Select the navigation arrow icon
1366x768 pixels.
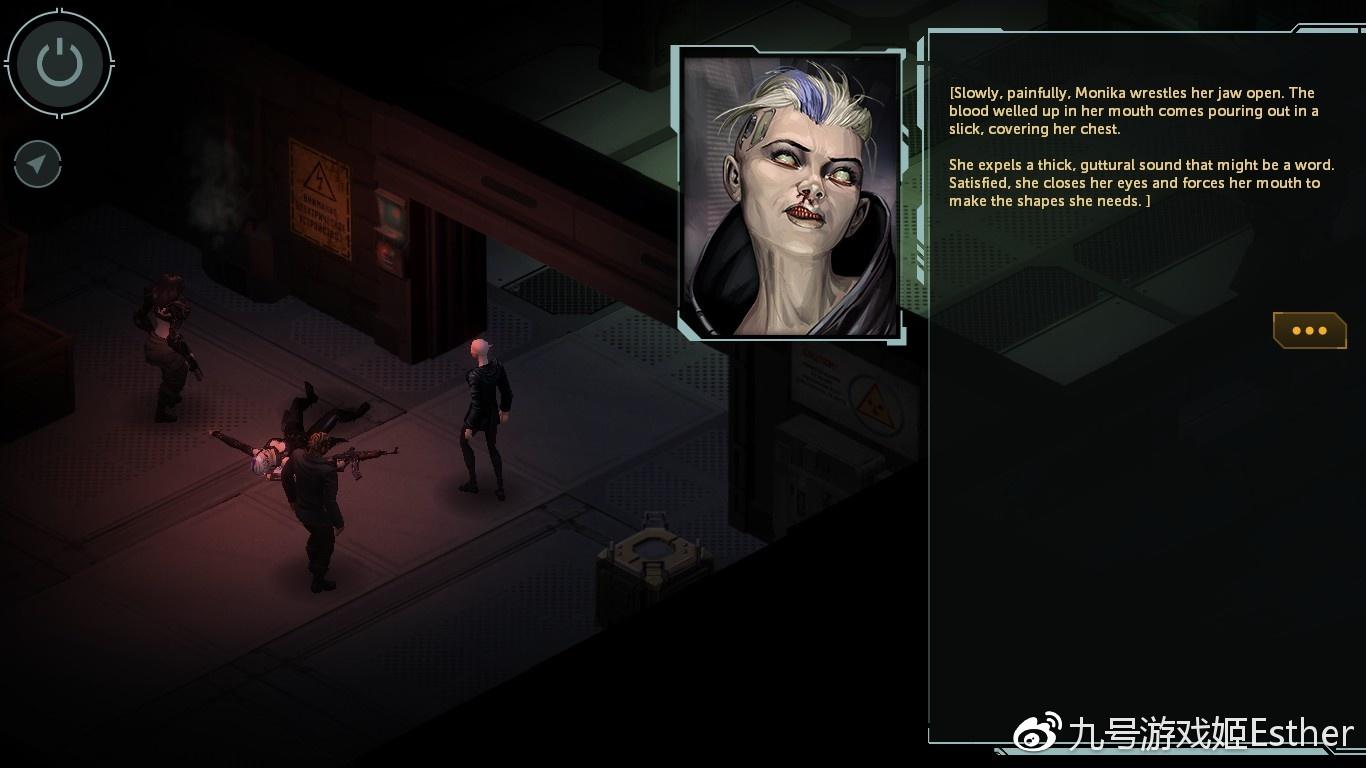(37, 164)
